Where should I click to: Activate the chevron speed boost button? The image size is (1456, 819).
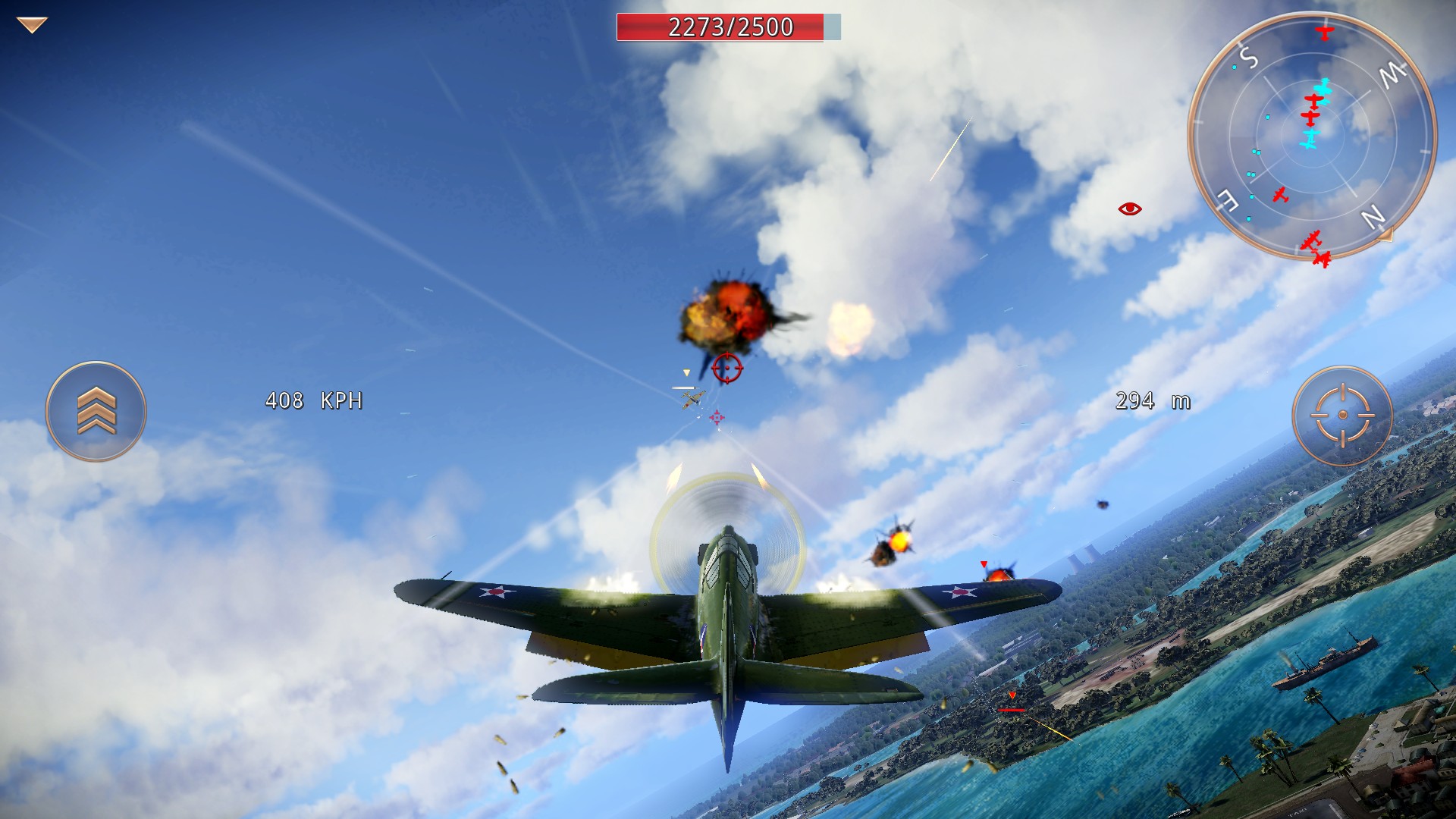[96, 411]
